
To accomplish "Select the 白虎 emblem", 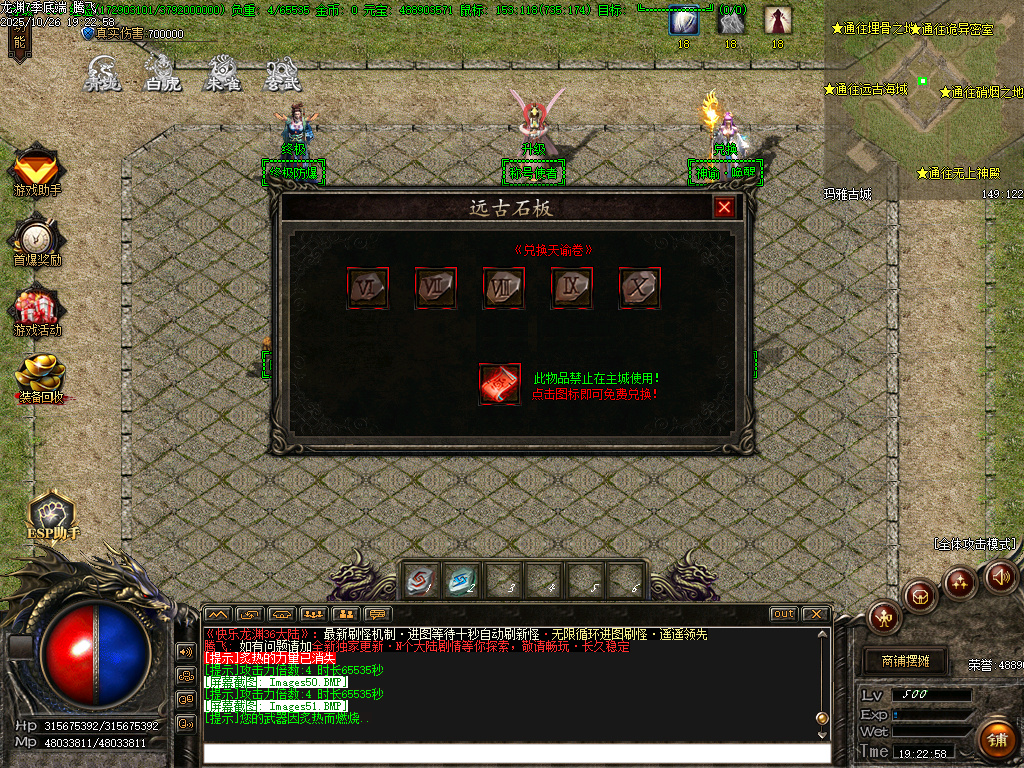I will click(x=162, y=72).
